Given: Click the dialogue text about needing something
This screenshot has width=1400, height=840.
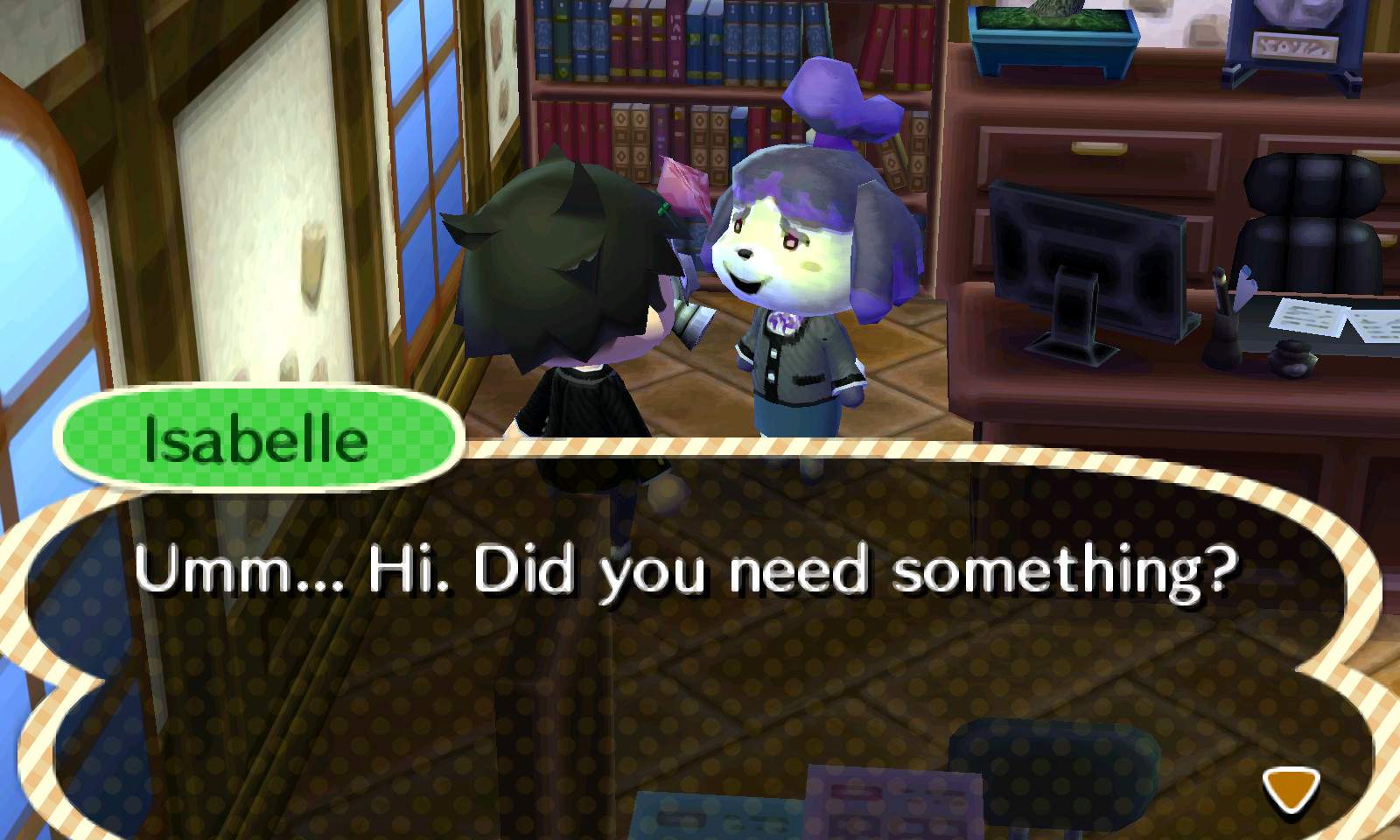Looking at the screenshot, I should pyautogui.click(x=691, y=569).
